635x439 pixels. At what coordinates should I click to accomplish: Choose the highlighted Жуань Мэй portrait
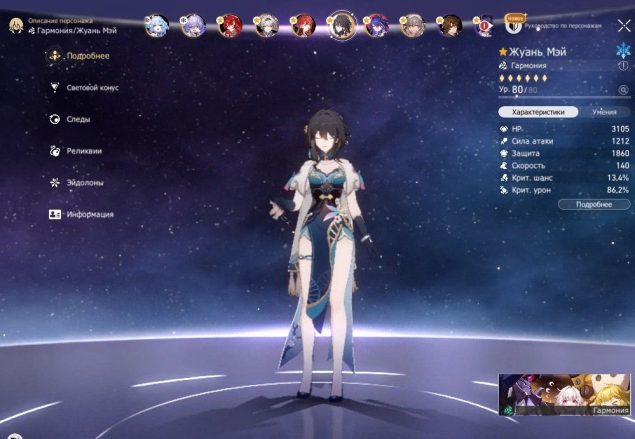click(341, 24)
